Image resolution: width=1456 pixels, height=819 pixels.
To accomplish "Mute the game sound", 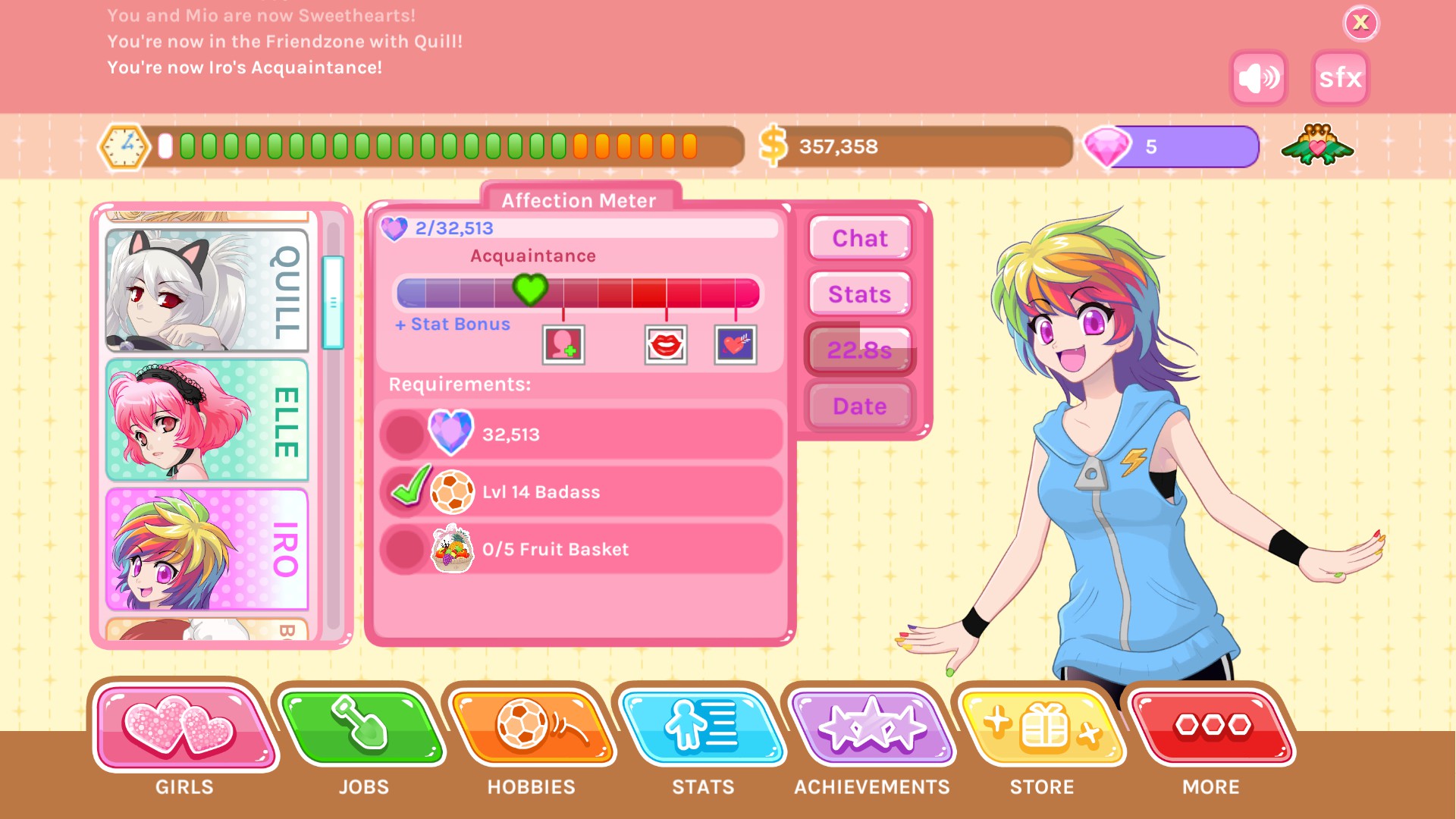I will [x=1258, y=77].
